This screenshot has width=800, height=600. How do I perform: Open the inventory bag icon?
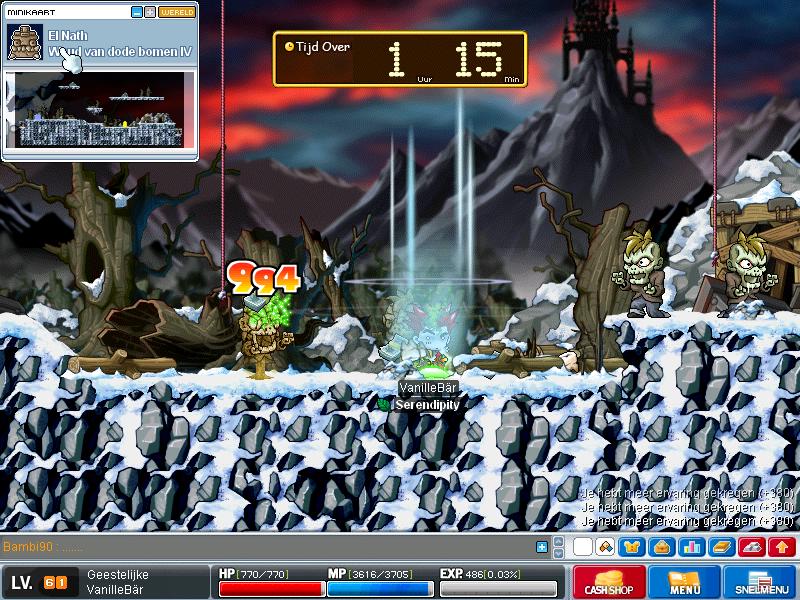pyautogui.click(x=662, y=547)
